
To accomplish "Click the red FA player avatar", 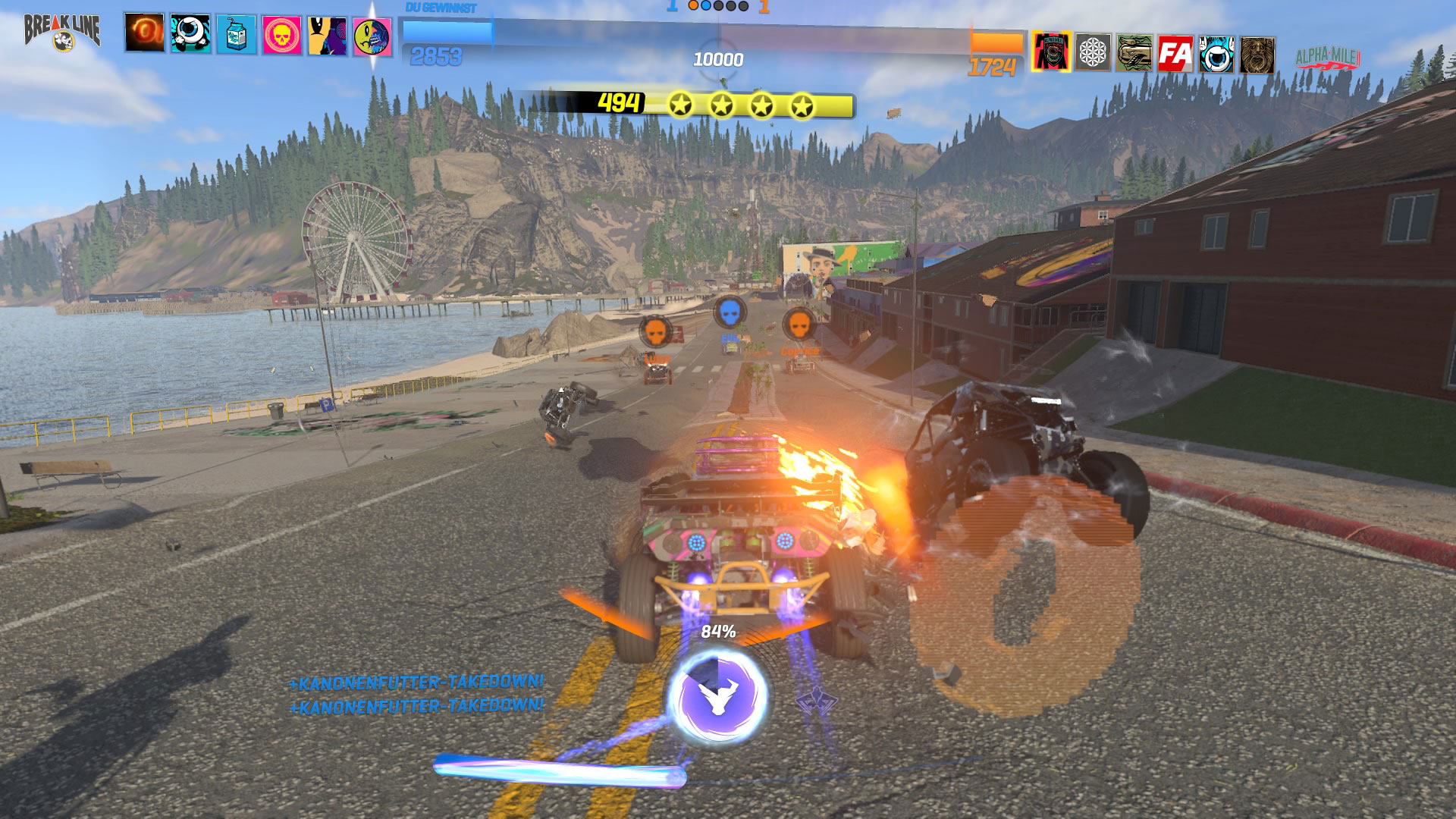I will tap(1175, 54).
